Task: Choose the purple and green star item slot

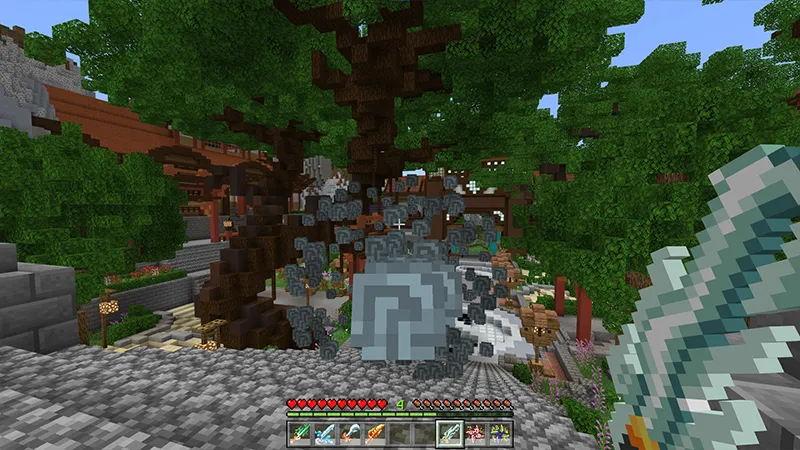Action: (x=499, y=433)
